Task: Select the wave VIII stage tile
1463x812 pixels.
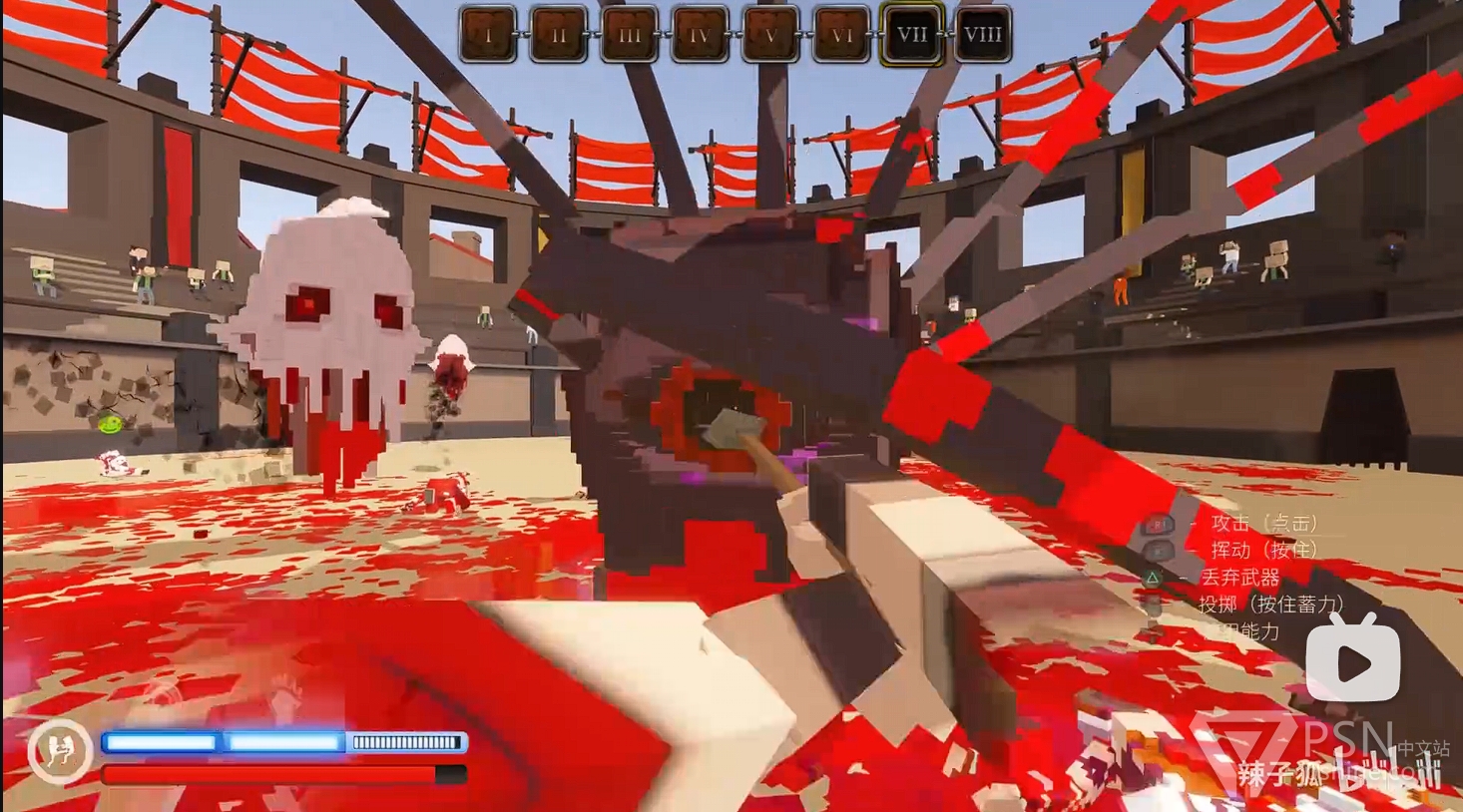Action: [x=983, y=34]
